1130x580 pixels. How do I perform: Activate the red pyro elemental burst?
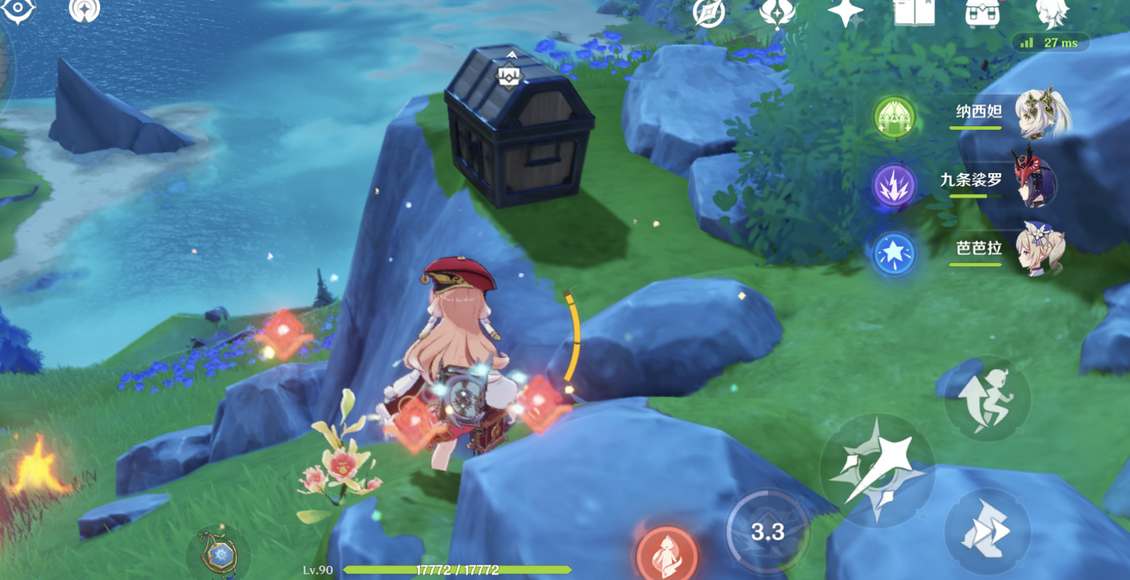[667, 555]
